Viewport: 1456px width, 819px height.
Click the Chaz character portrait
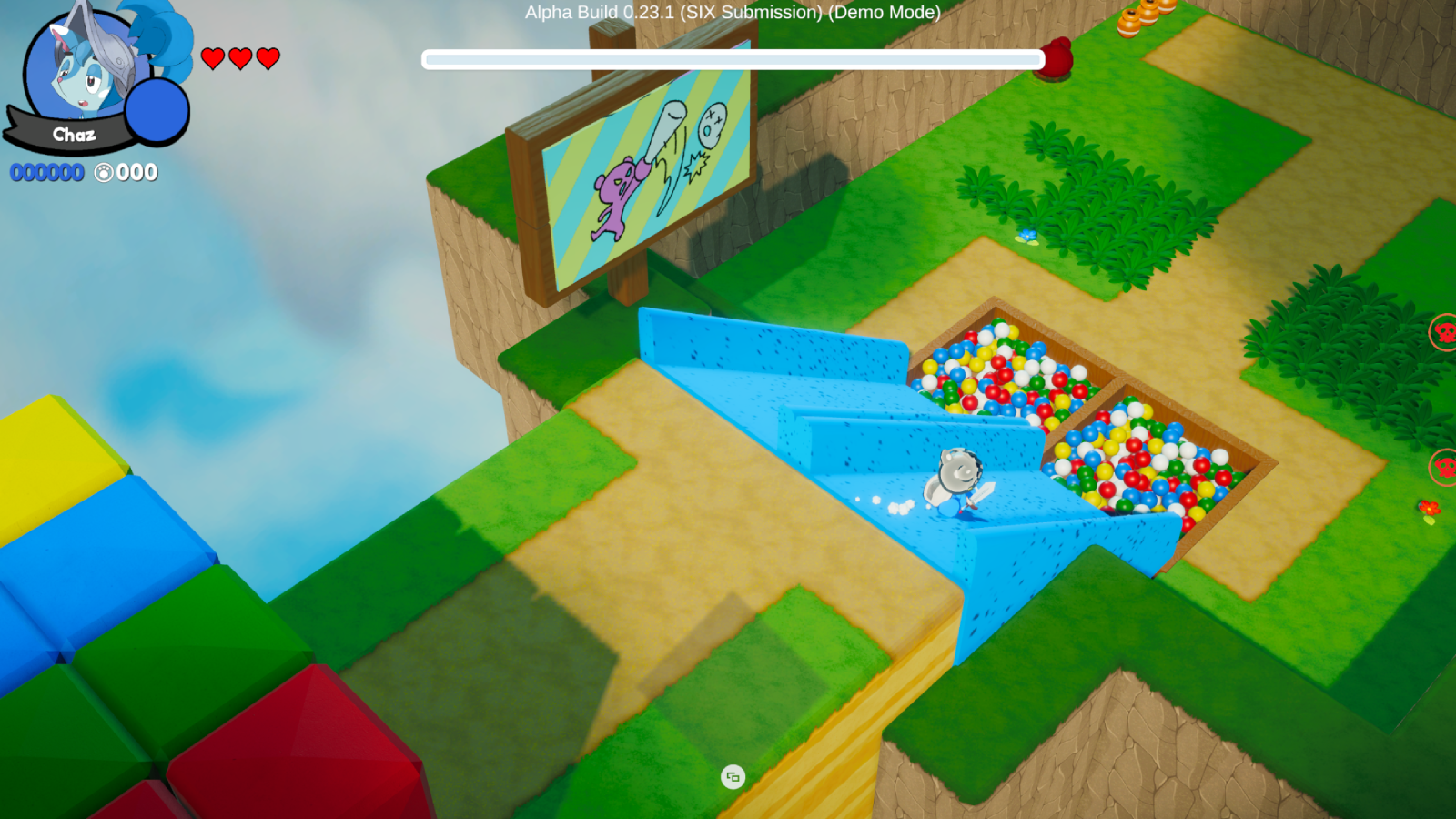click(x=82, y=68)
